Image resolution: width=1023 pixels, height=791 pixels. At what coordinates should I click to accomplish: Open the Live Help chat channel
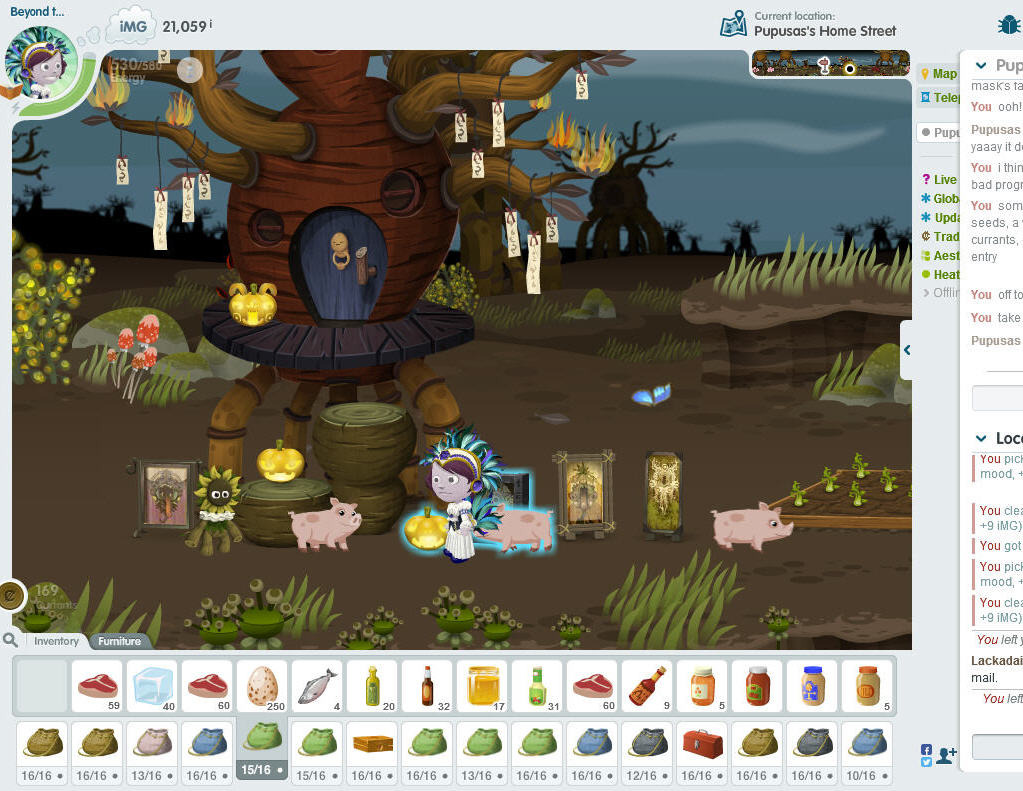coord(940,180)
